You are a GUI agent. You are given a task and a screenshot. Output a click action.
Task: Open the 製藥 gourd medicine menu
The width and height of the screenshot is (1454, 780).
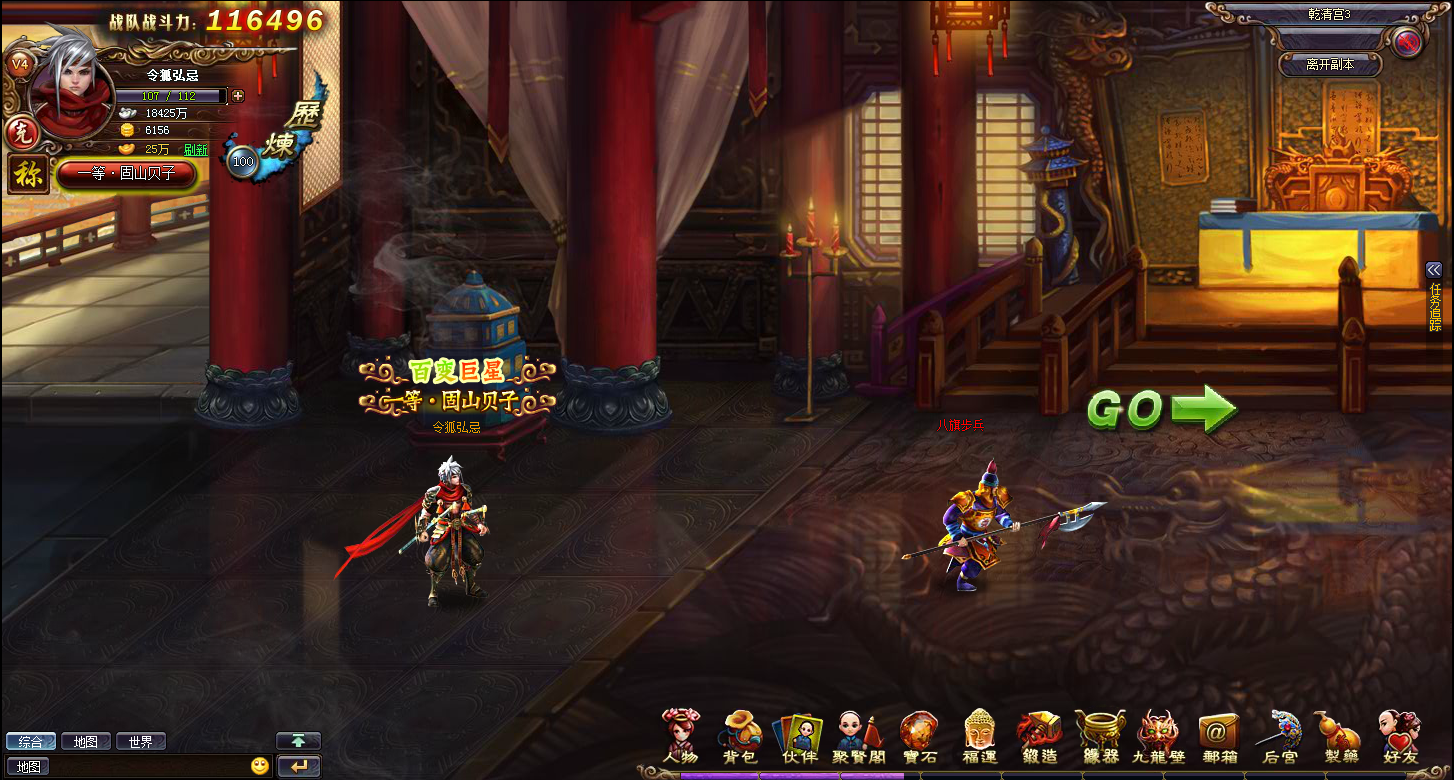(x=1340, y=737)
